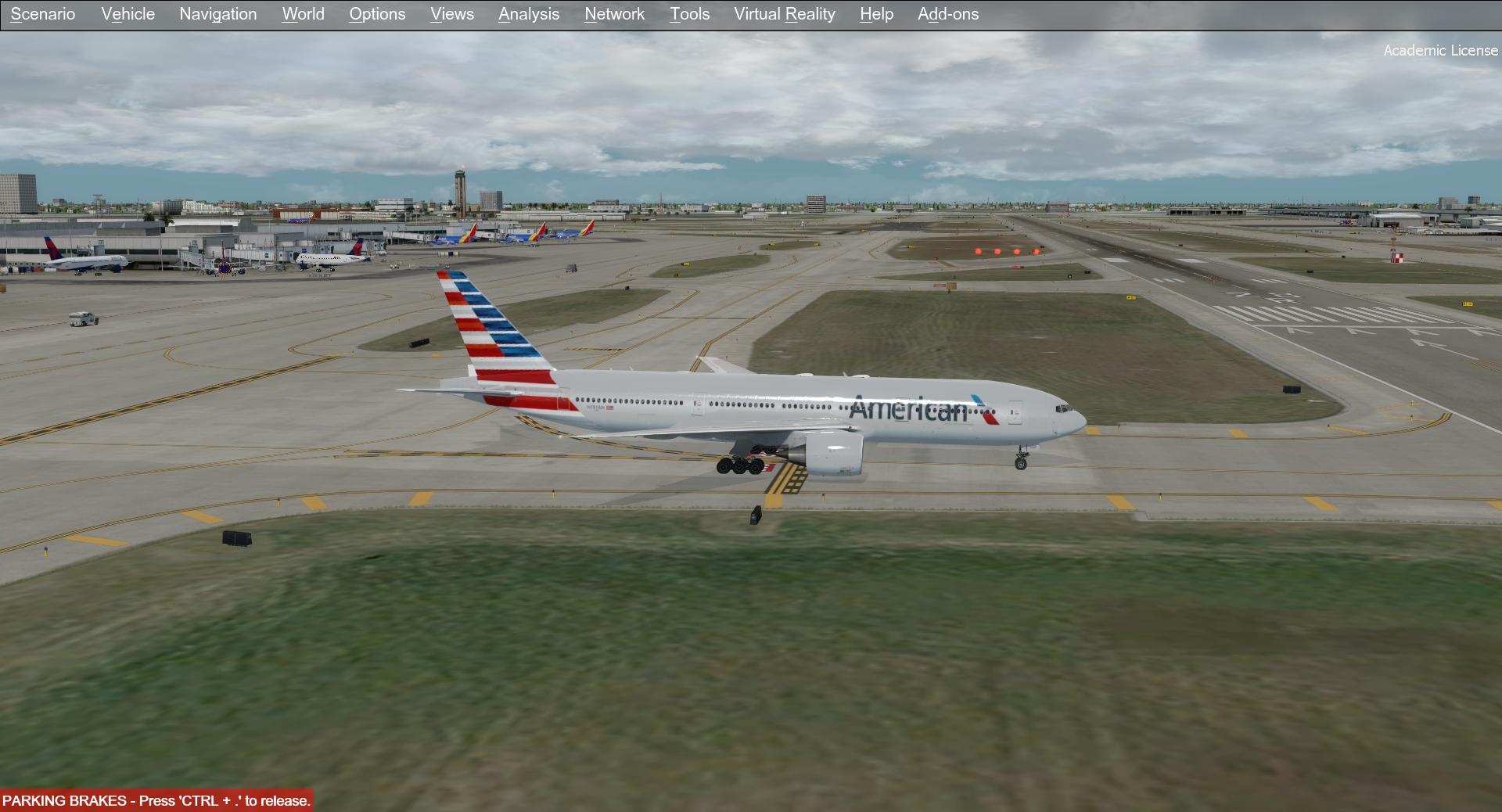Open the Views menu
1502x812 pixels.
451,14
